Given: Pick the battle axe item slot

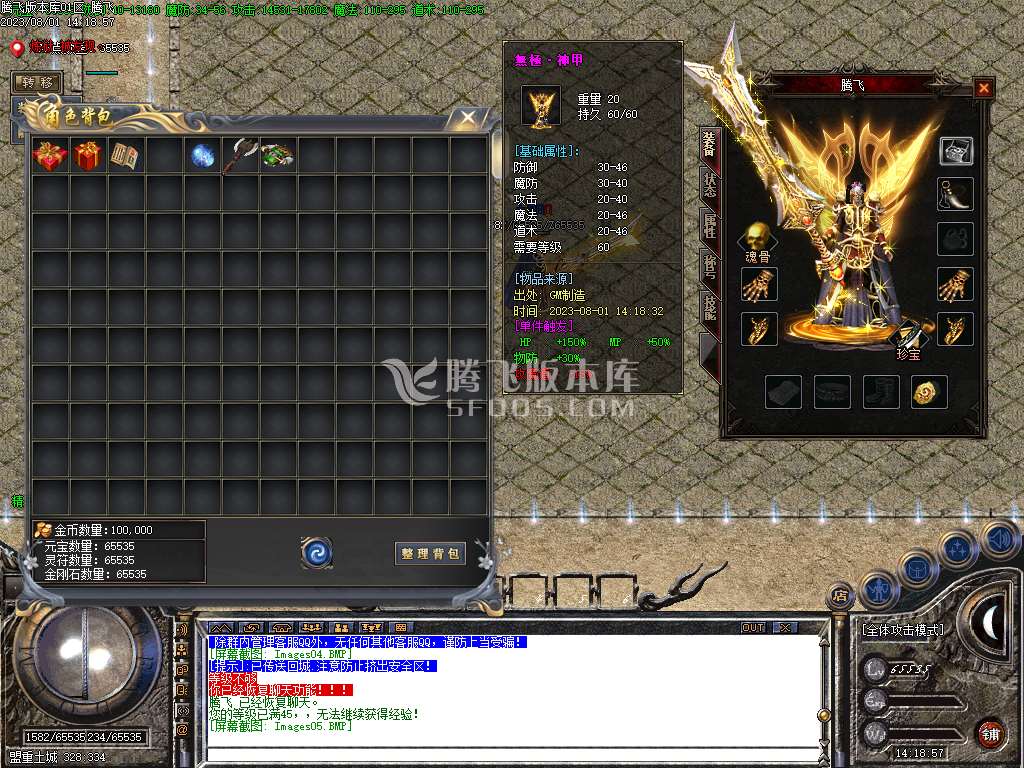Looking at the screenshot, I should [241, 156].
